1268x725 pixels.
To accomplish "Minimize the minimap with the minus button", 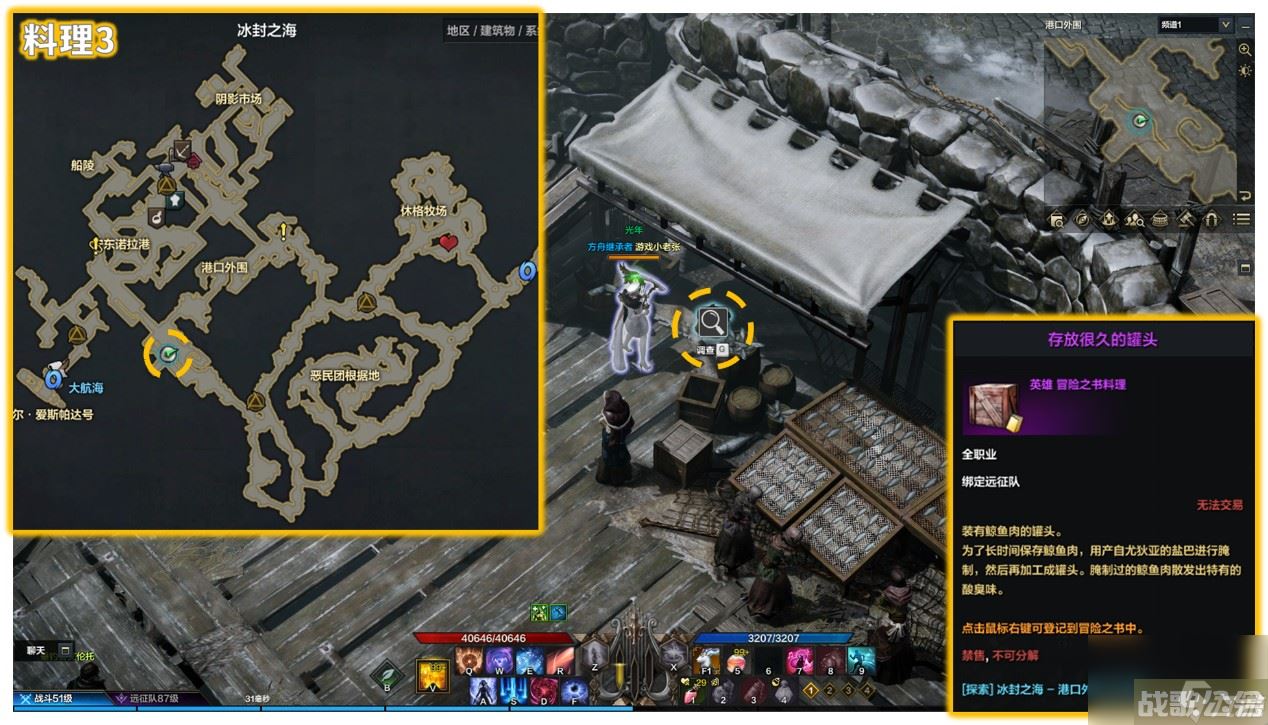I will pyautogui.click(x=1245, y=25).
